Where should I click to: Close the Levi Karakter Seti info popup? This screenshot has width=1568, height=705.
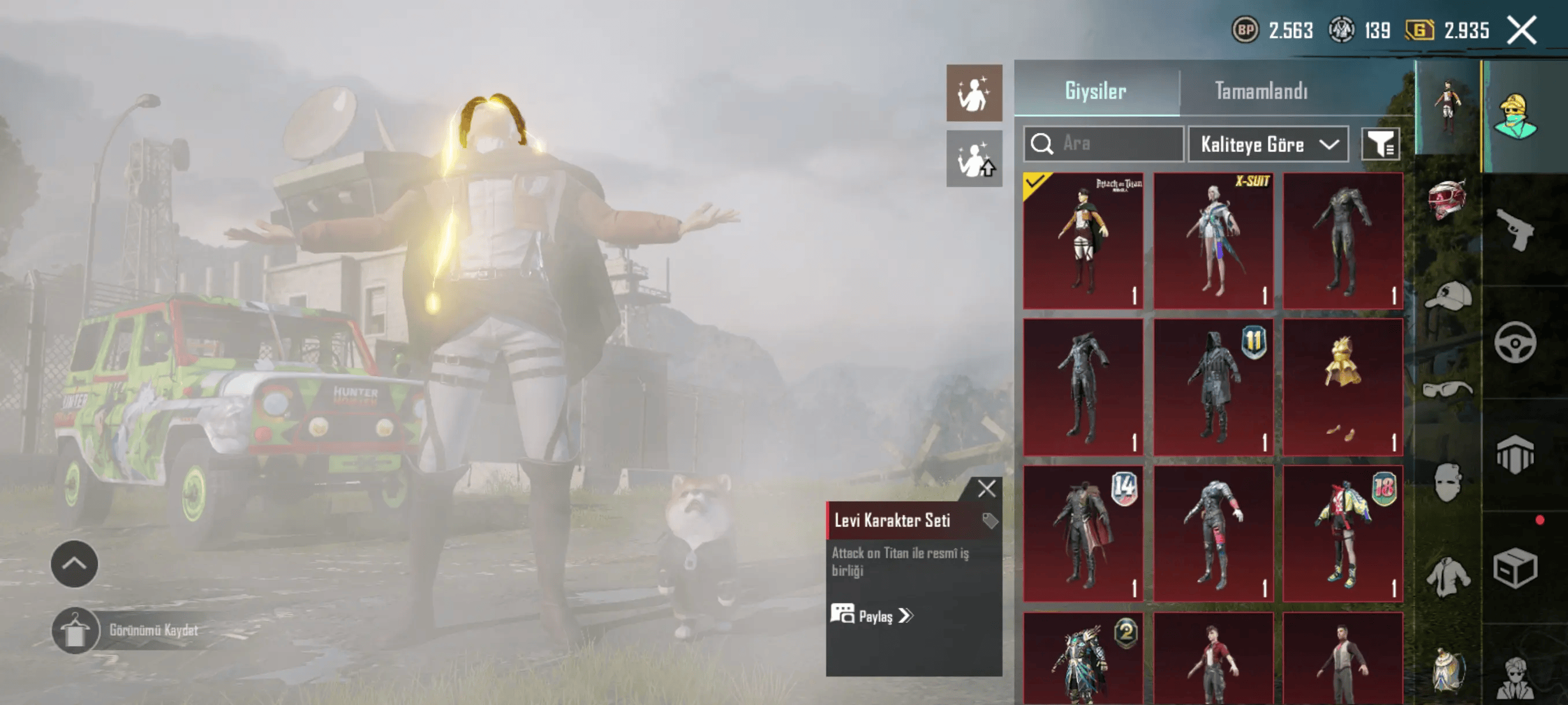(x=986, y=488)
